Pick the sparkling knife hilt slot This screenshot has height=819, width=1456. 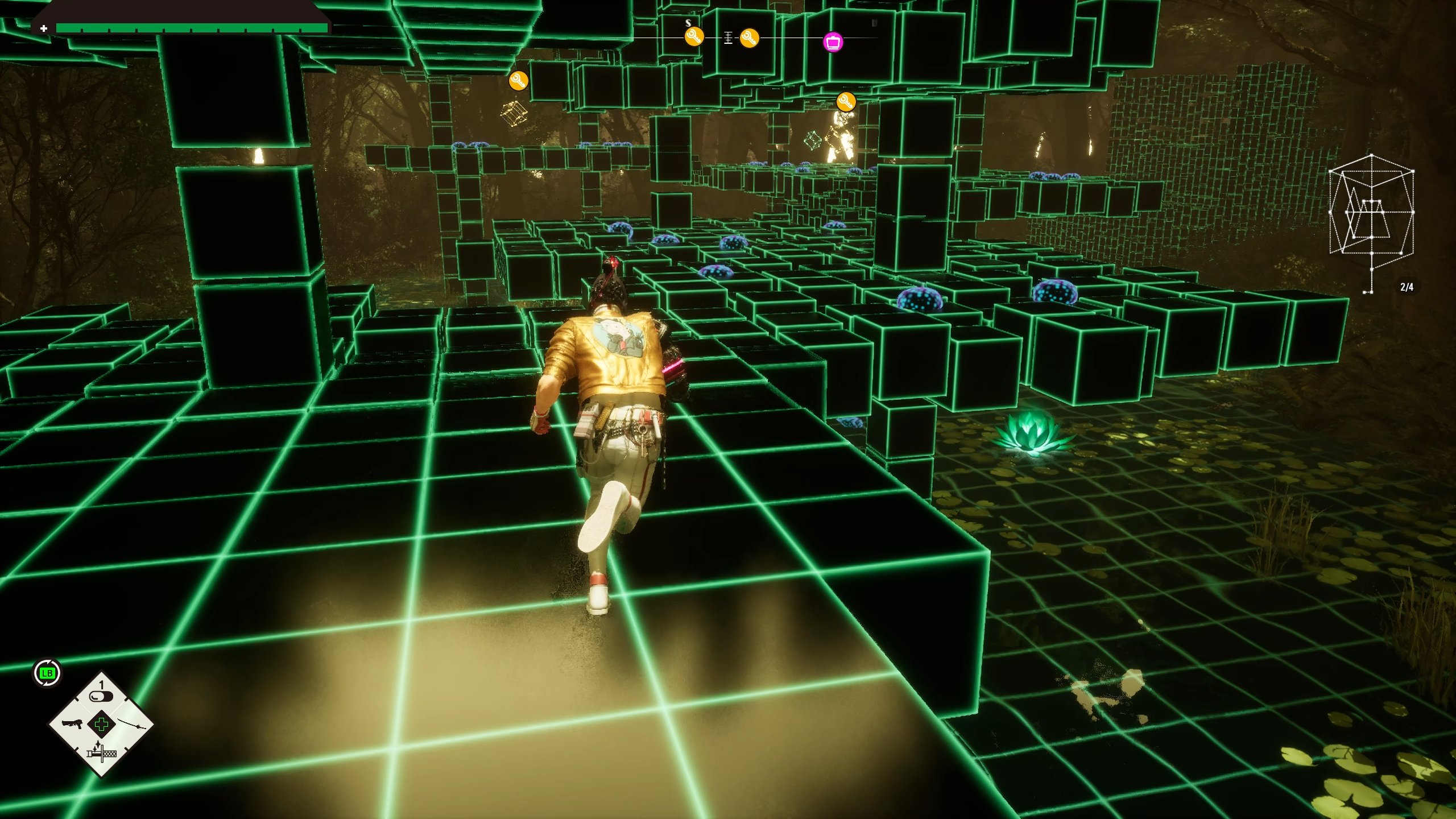coord(101,754)
